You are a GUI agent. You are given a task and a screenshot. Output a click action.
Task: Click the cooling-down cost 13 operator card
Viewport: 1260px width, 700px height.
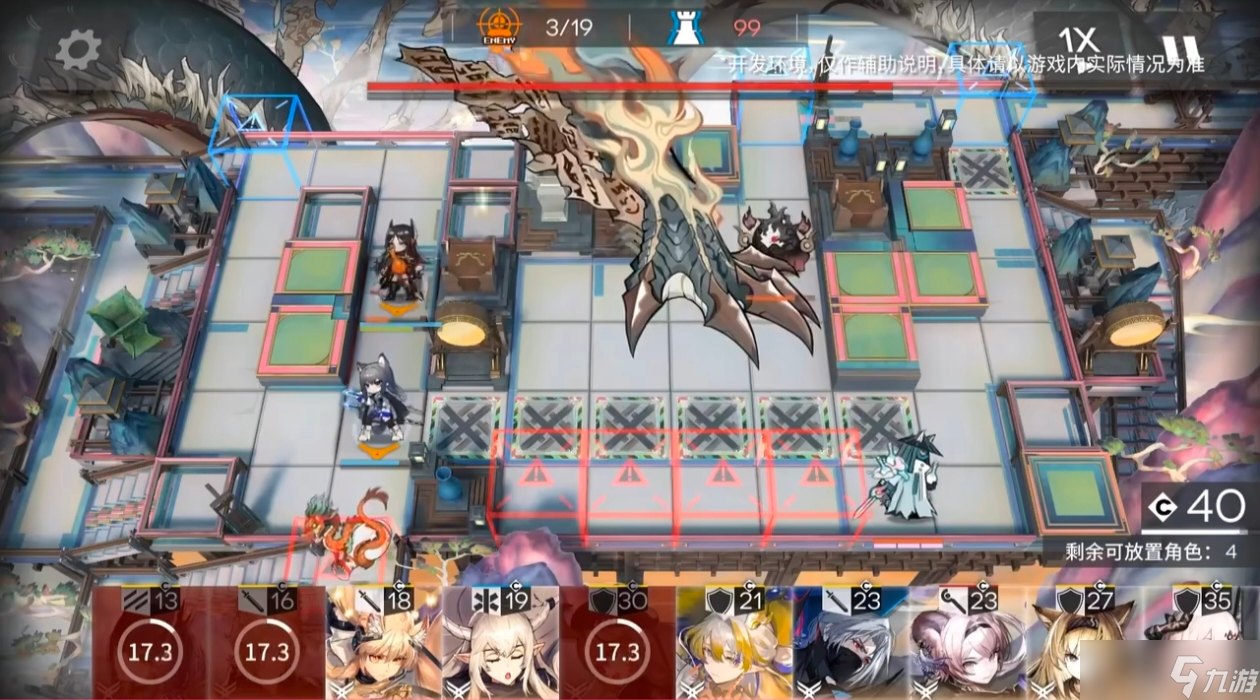[x=151, y=642]
